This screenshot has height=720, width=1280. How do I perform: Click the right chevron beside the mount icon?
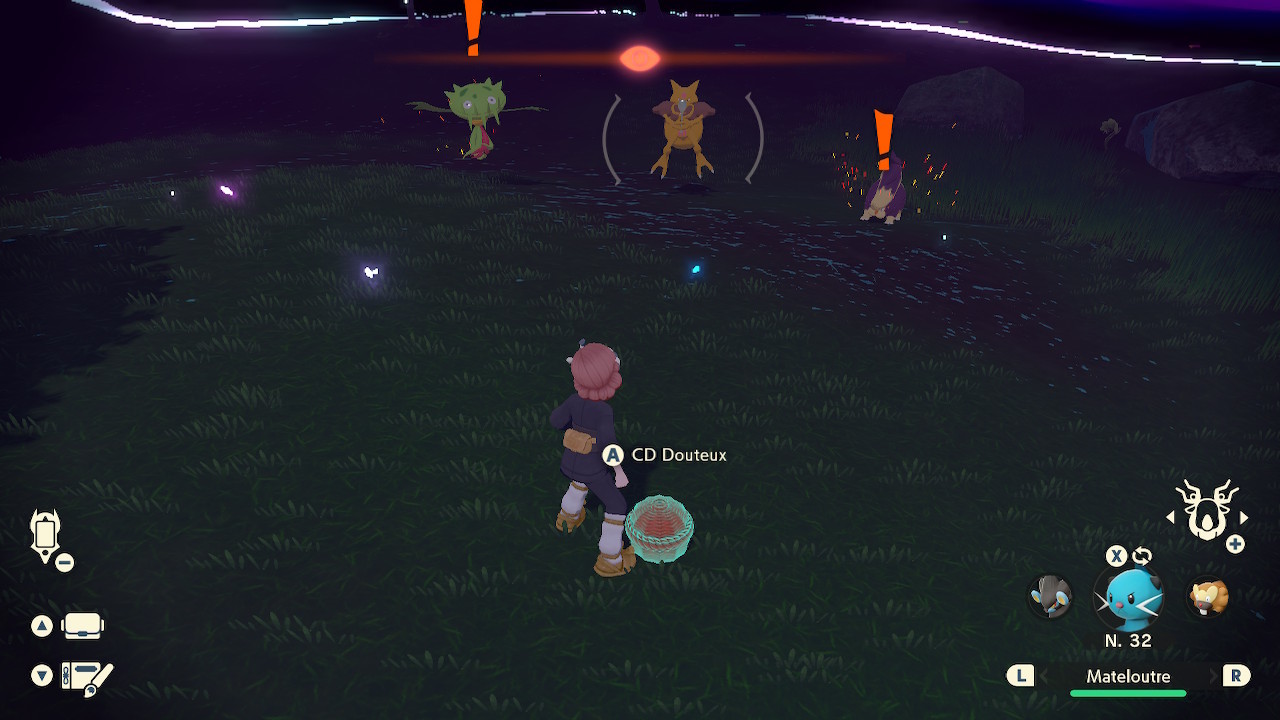(1243, 518)
